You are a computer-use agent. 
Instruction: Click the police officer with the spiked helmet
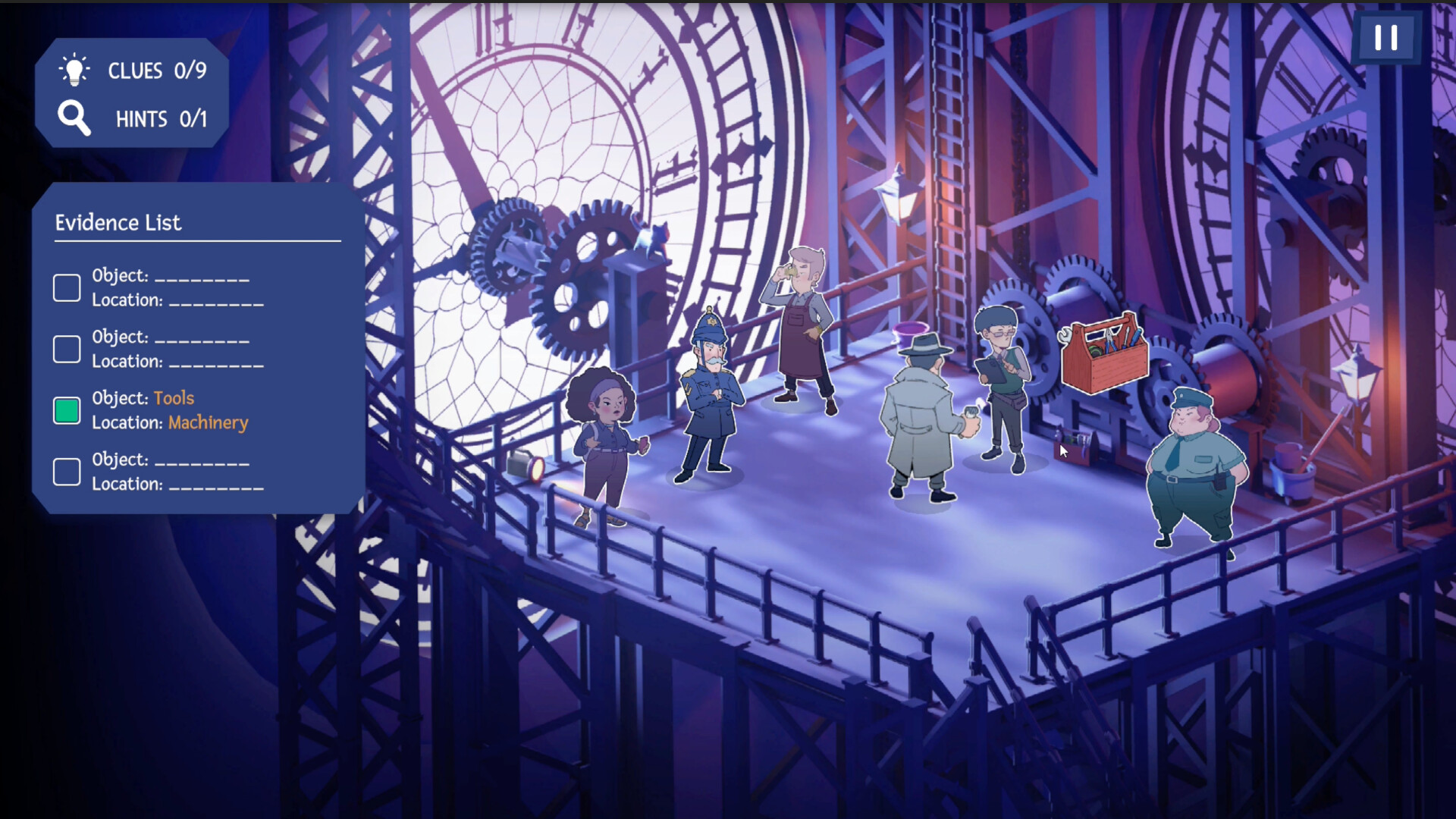pos(709,394)
